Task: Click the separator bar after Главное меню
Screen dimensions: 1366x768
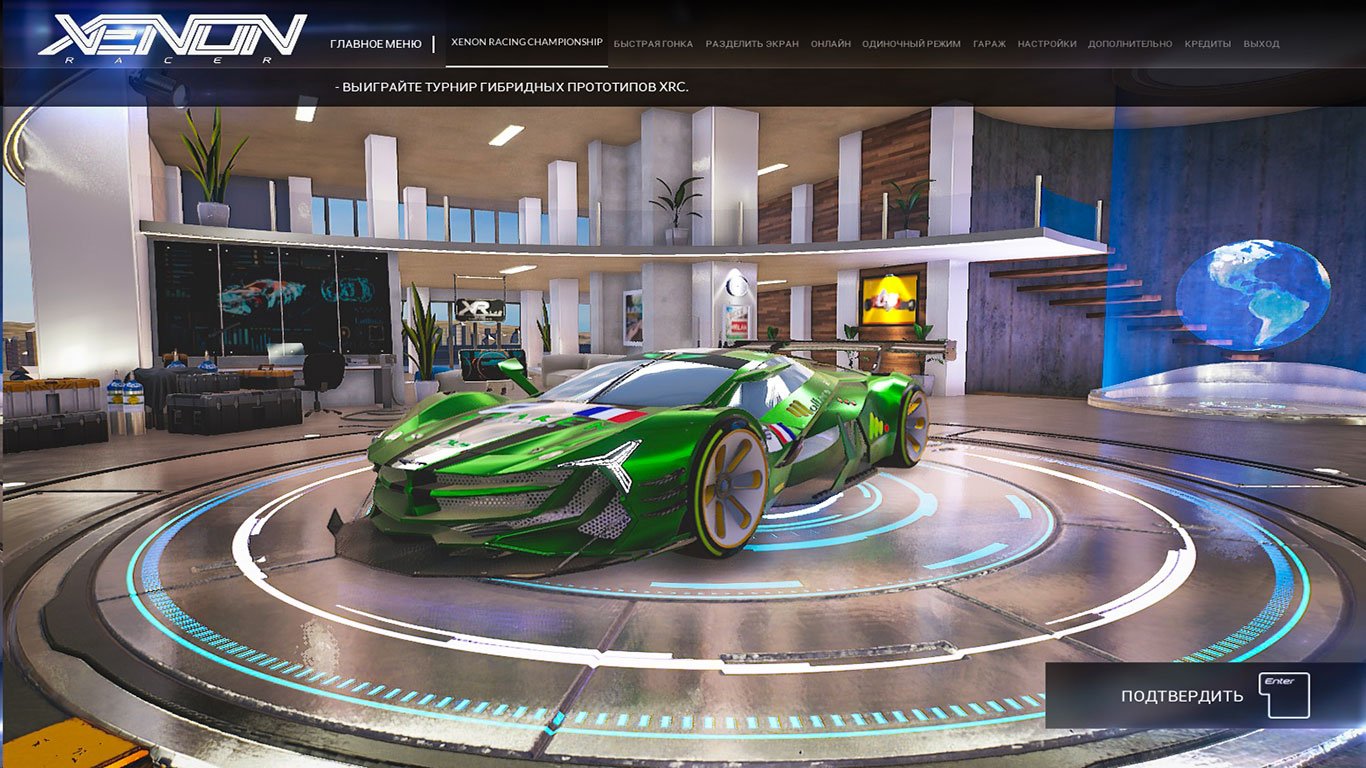Action: click(x=432, y=43)
